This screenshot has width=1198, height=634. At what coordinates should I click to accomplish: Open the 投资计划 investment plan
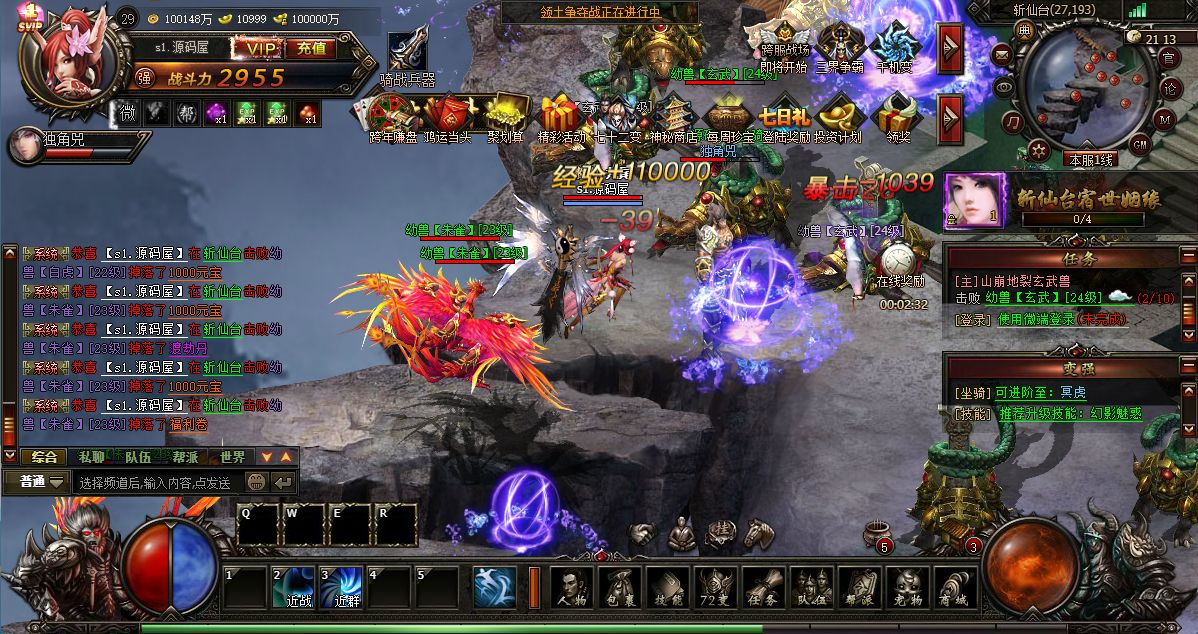click(837, 118)
